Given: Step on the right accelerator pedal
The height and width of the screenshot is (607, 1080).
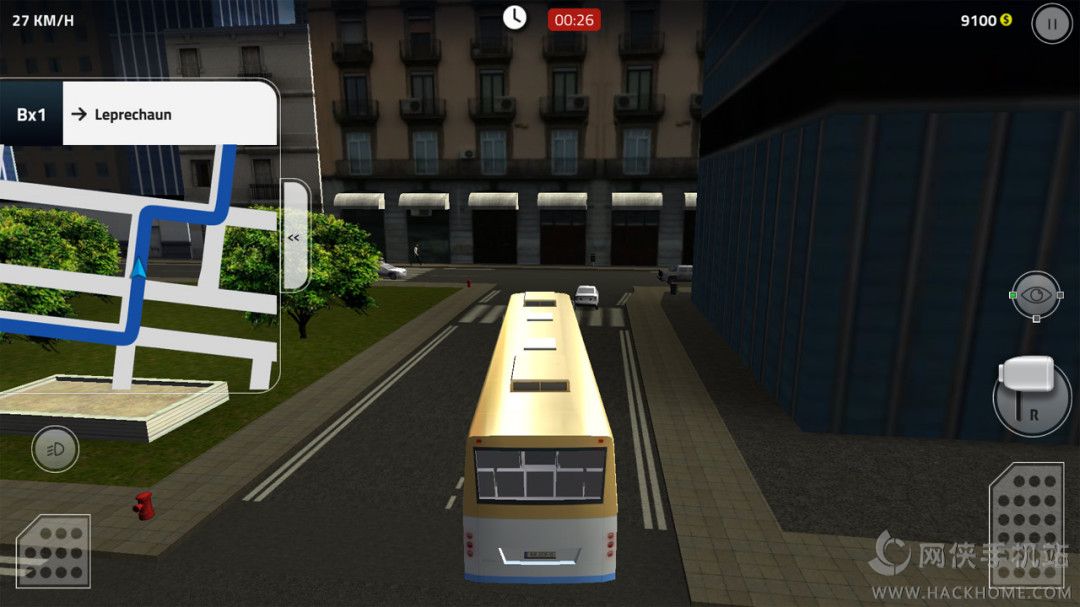Looking at the screenshot, I should pos(1025,525).
